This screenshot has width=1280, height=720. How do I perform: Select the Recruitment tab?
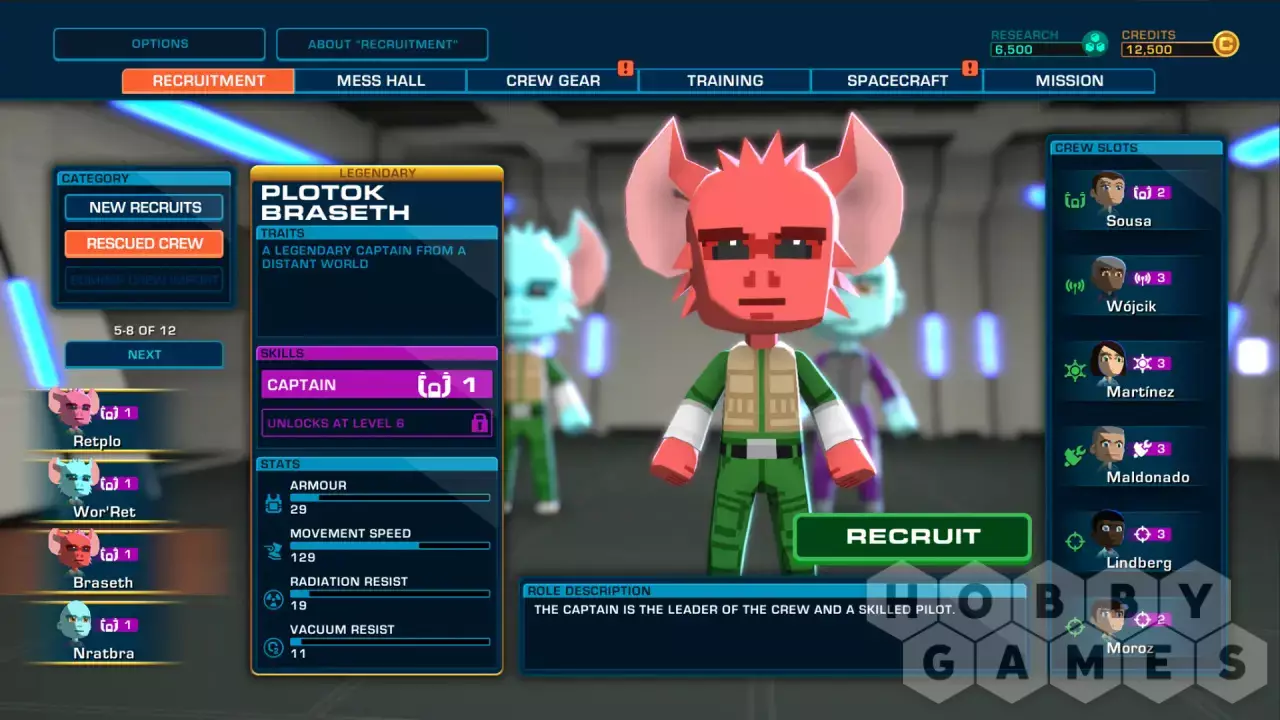[209, 81]
